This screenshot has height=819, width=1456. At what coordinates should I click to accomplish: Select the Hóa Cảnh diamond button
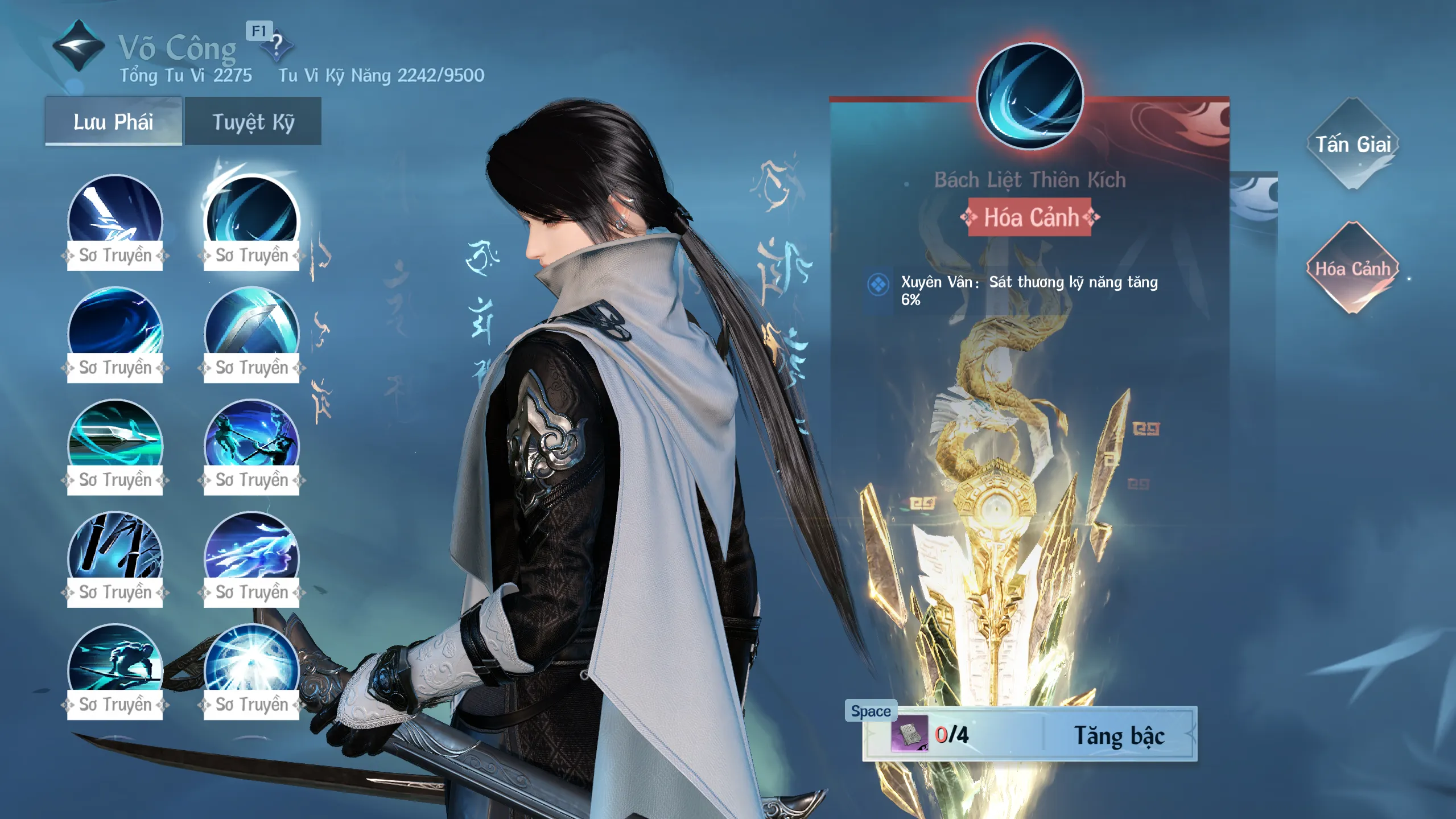(x=1352, y=268)
